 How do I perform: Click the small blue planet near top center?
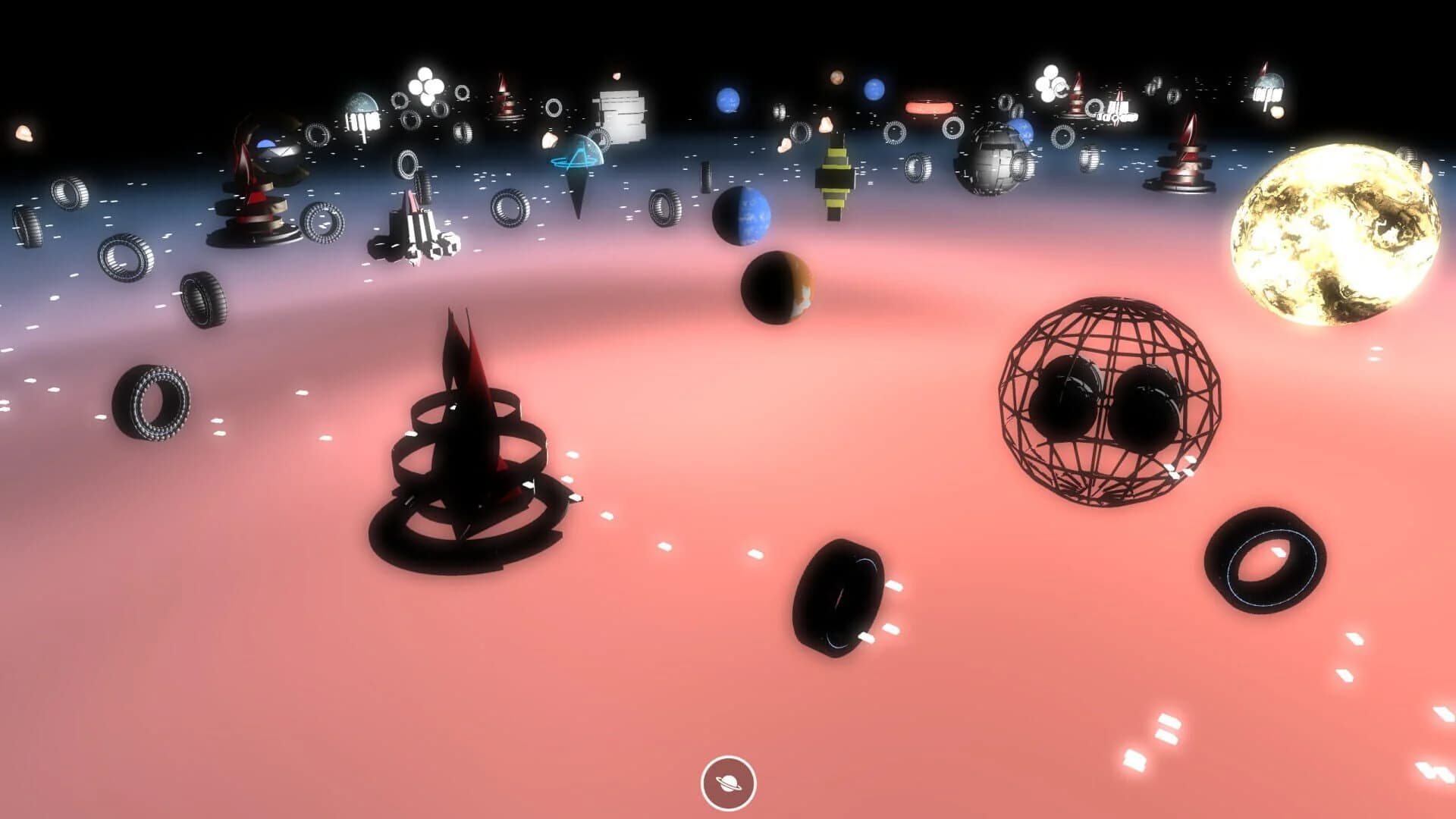pyautogui.click(x=728, y=99)
